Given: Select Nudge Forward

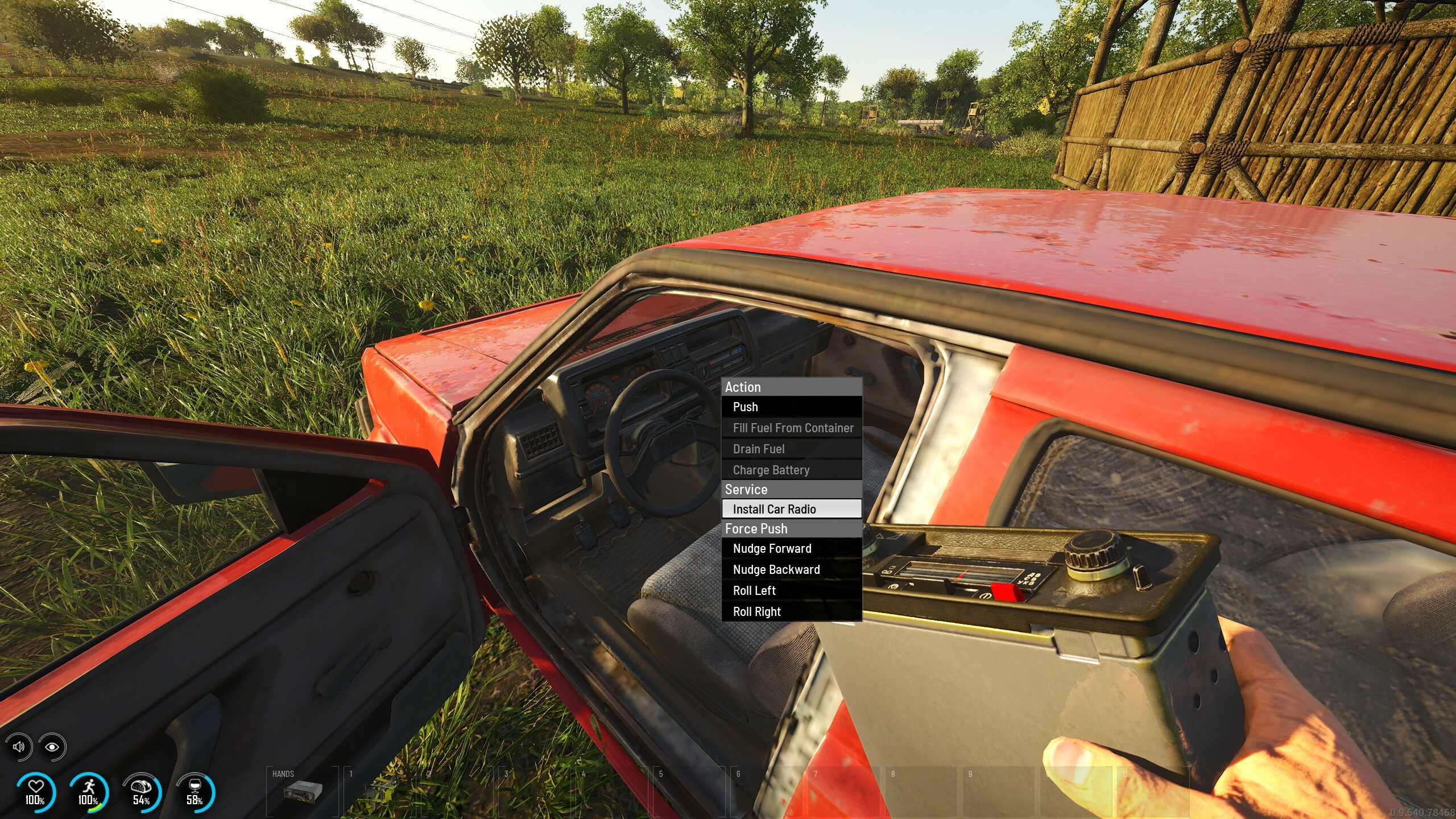Looking at the screenshot, I should (x=791, y=549).
